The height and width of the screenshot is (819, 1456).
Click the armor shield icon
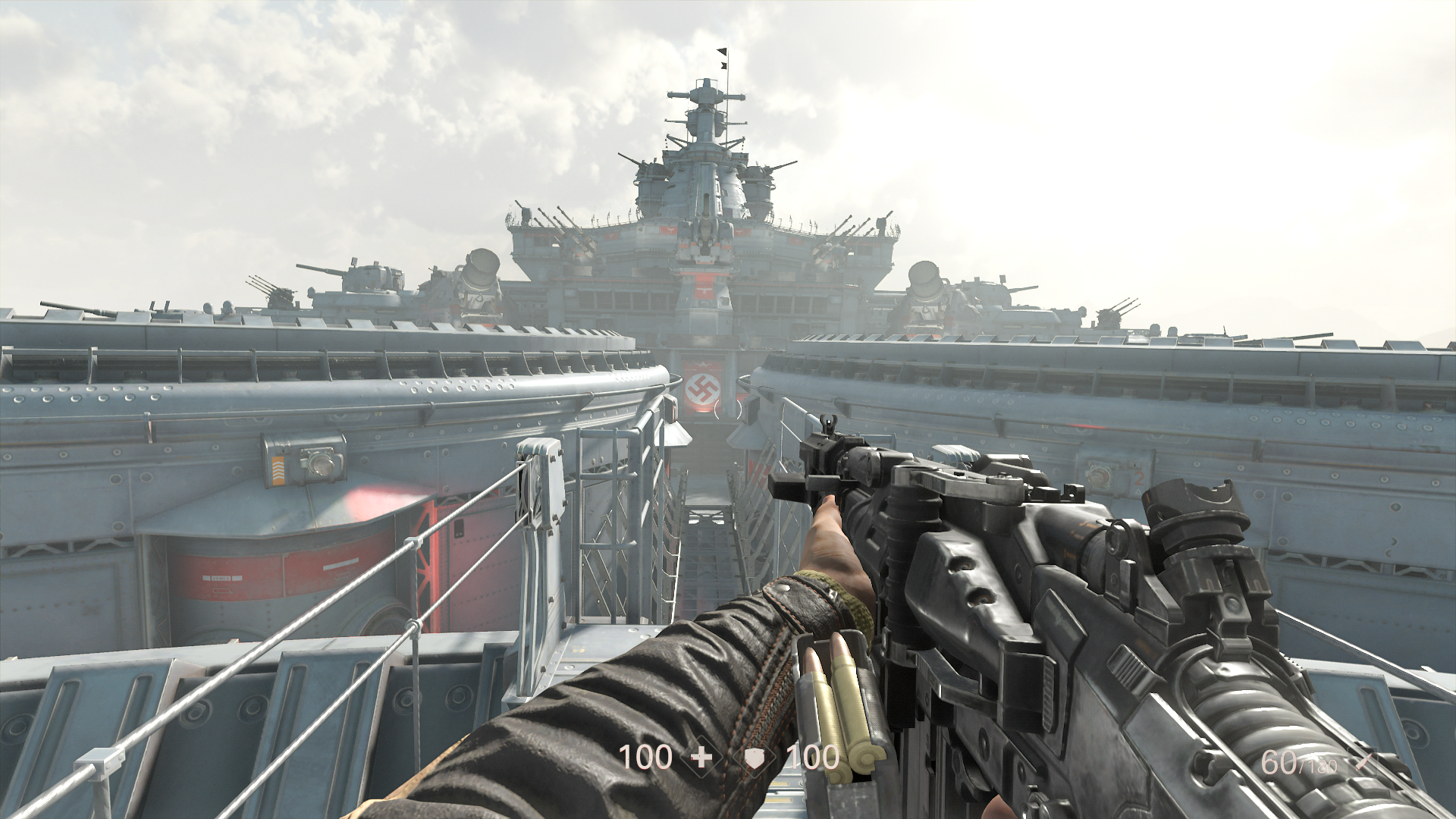point(755,758)
